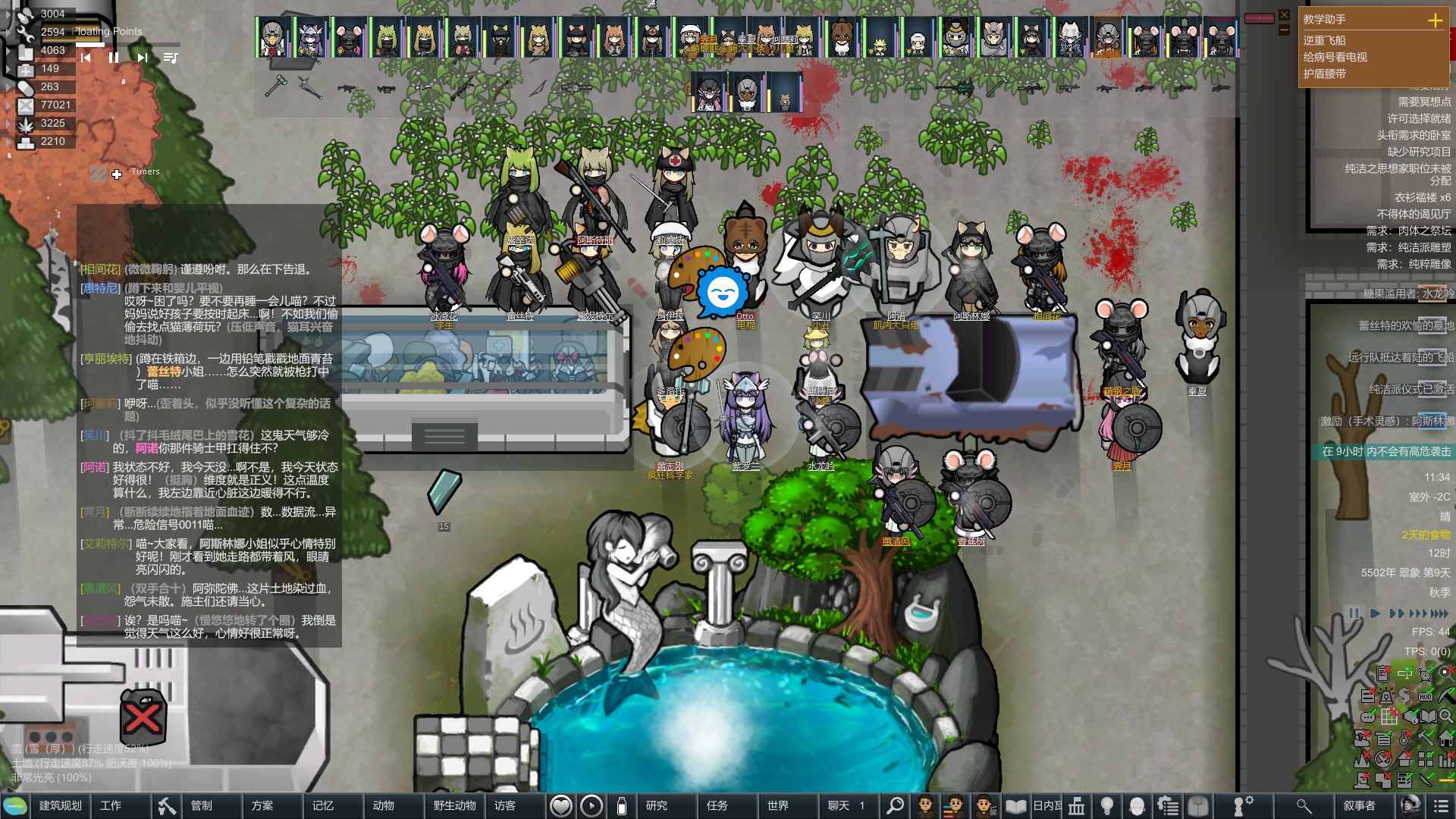Open the 叙事者 (Storyteller) tab
This screenshot has width=1456, height=819.
tap(1359, 805)
